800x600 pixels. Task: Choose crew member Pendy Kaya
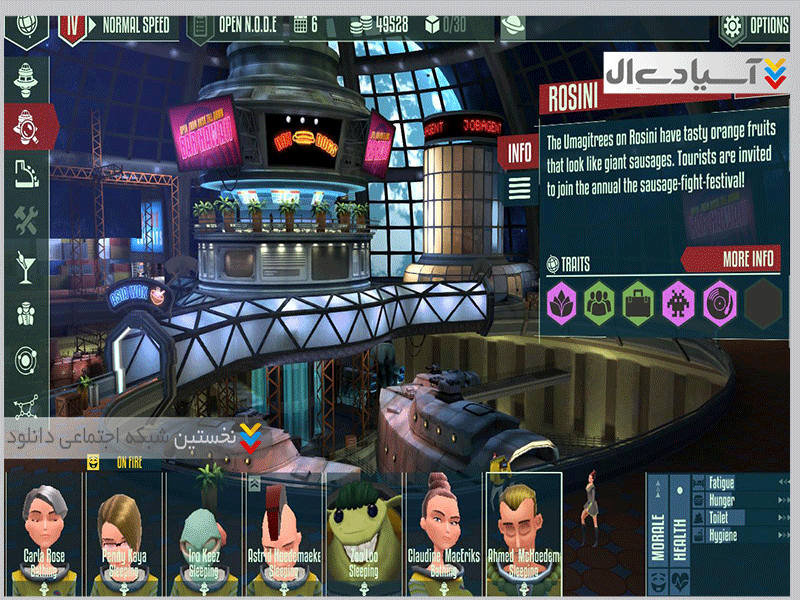tap(124, 530)
